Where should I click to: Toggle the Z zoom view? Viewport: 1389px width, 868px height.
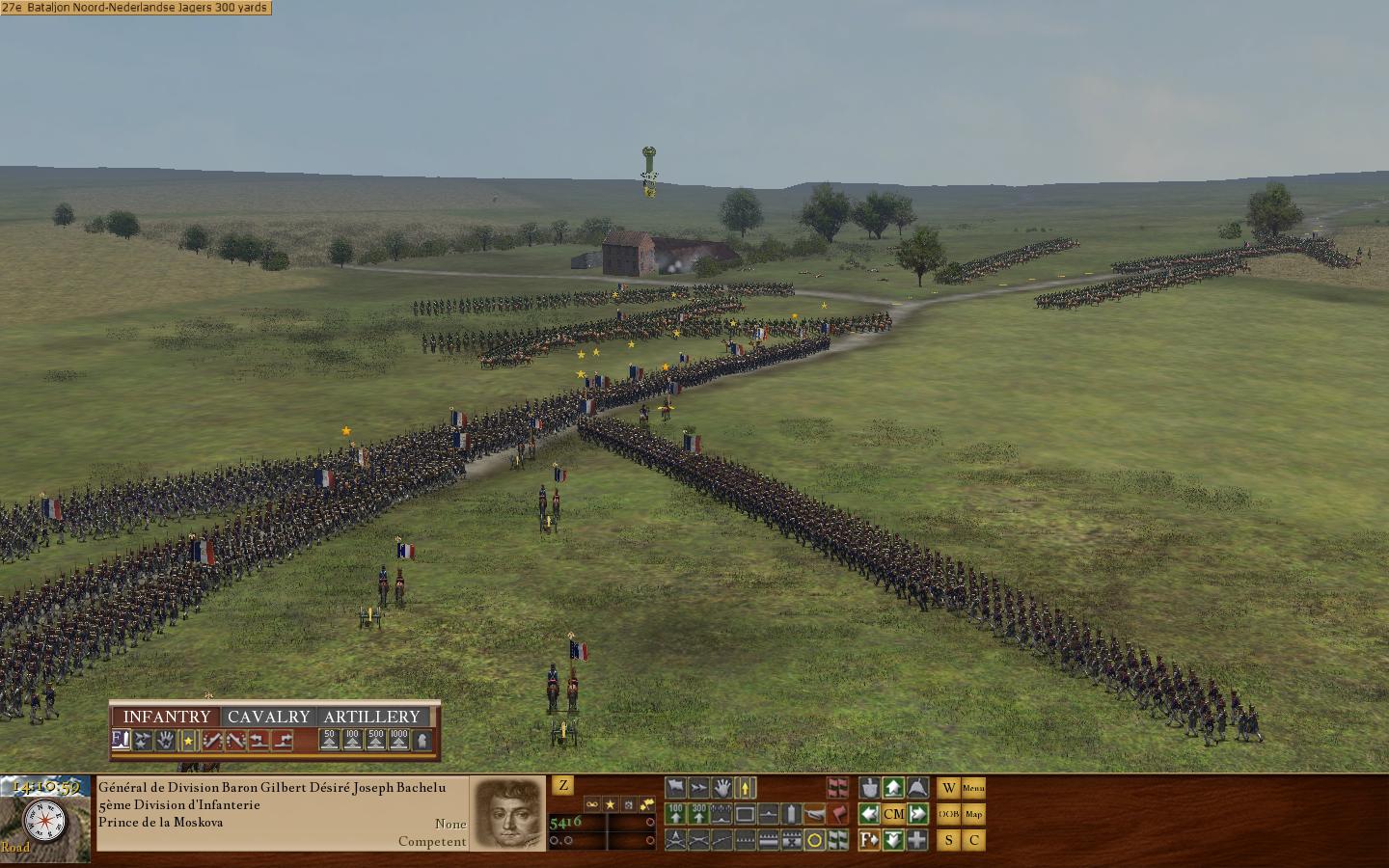(x=564, y=786)
